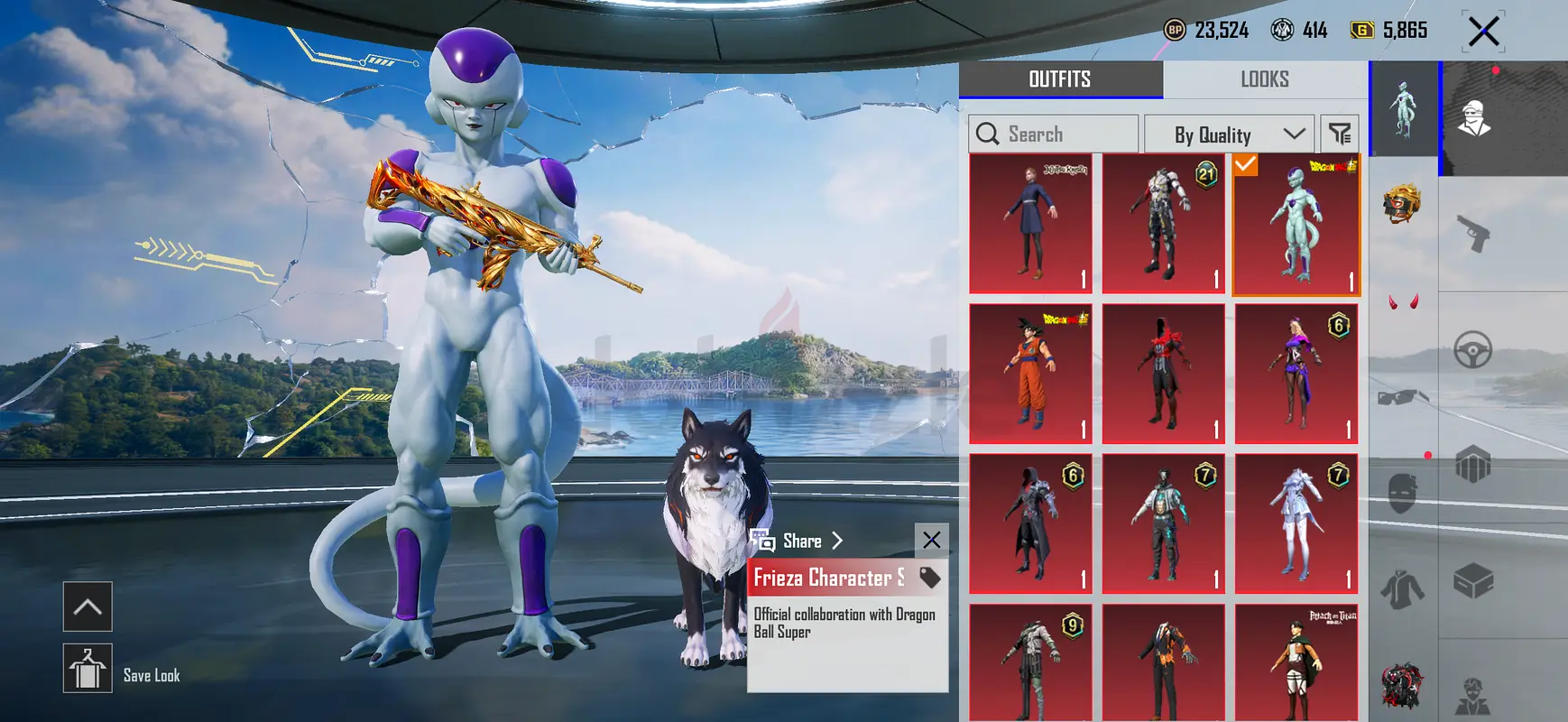Viewport: 1568px width, 722px height.
Task: Open the outfit filter options
Action: (1340, 134)
